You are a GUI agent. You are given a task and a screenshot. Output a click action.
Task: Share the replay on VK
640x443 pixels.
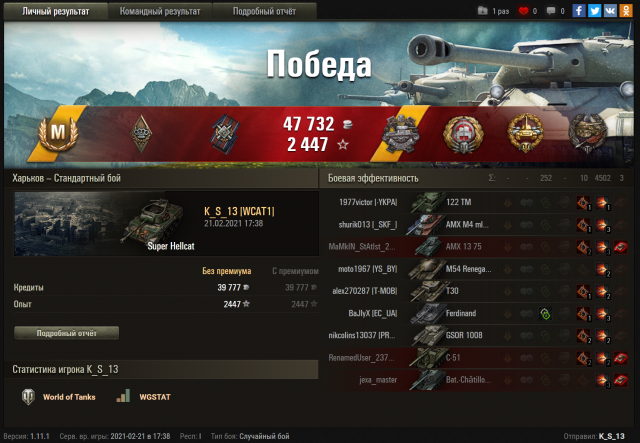tap(609, 11)
